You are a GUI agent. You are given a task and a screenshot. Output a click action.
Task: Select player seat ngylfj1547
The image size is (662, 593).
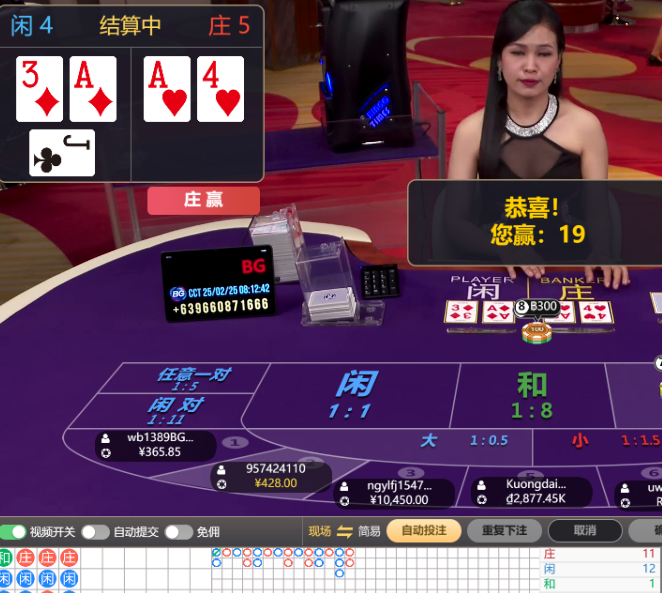(395, 492)
